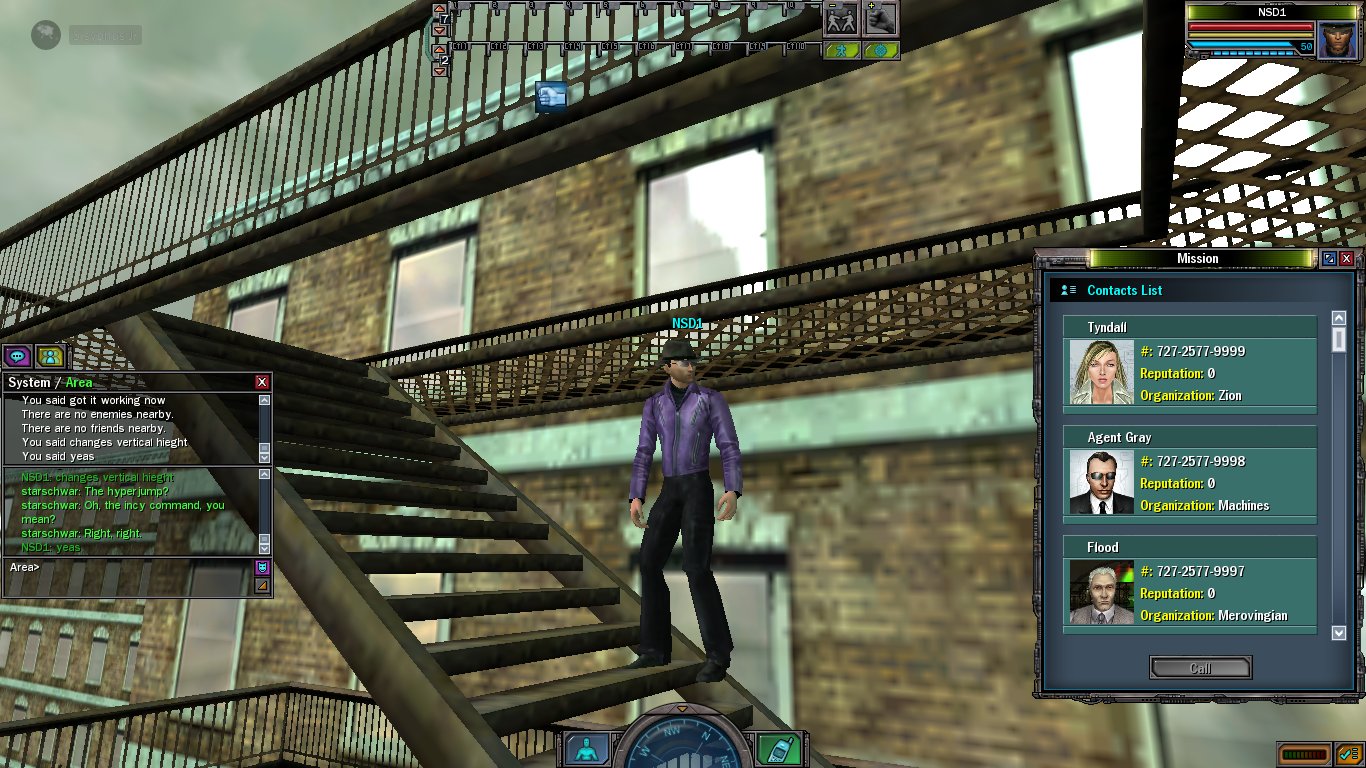This screenshot has width=1366, height=768.
Task: Click the blue fist ability icon
Action: click(552, 96)
